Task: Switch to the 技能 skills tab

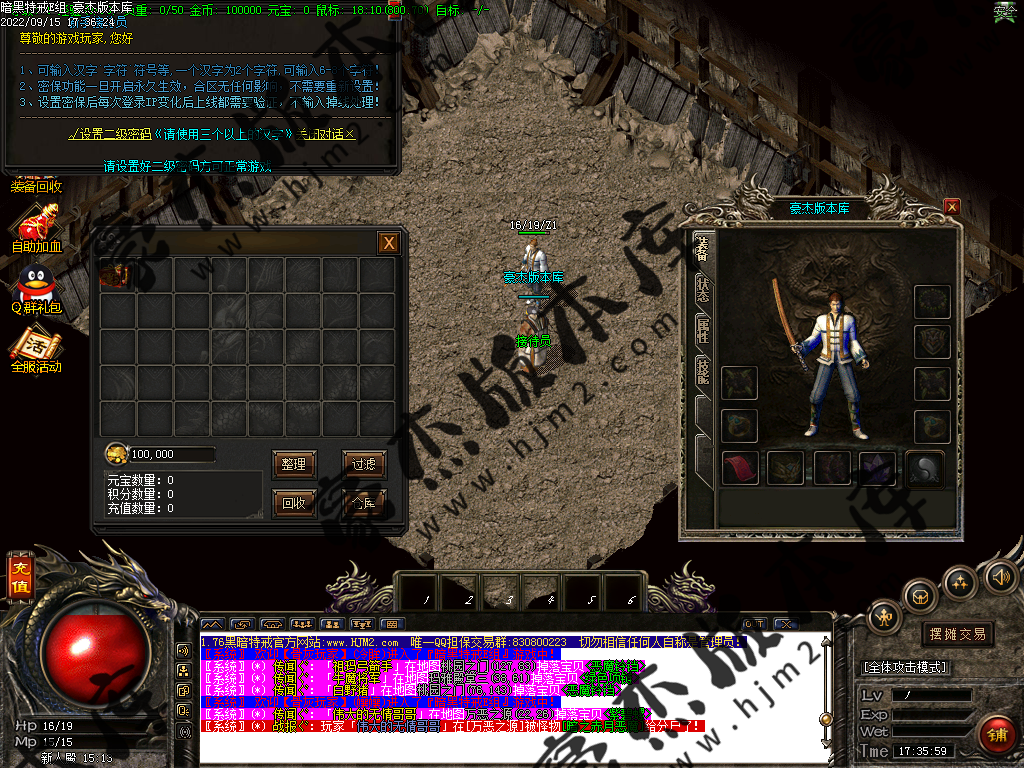Action: click(702, 370)
